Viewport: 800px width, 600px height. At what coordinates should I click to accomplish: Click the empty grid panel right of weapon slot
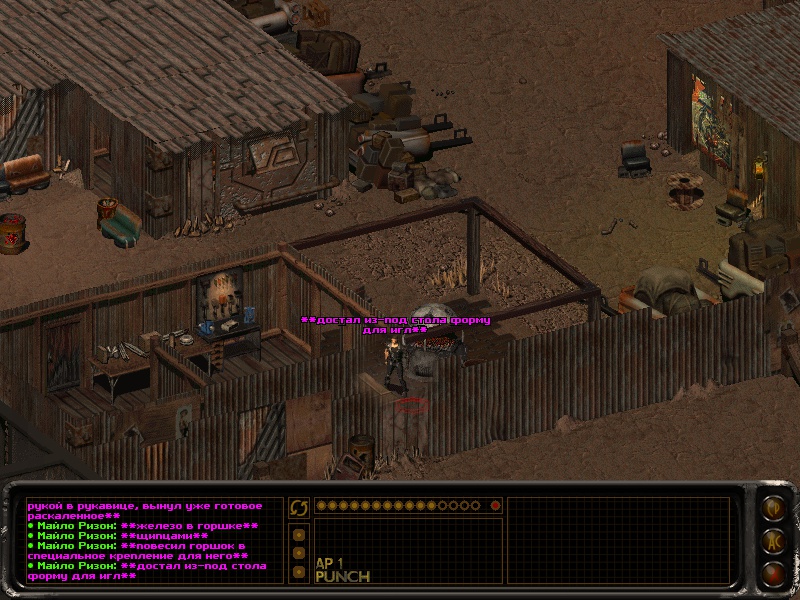click(627, 541)
